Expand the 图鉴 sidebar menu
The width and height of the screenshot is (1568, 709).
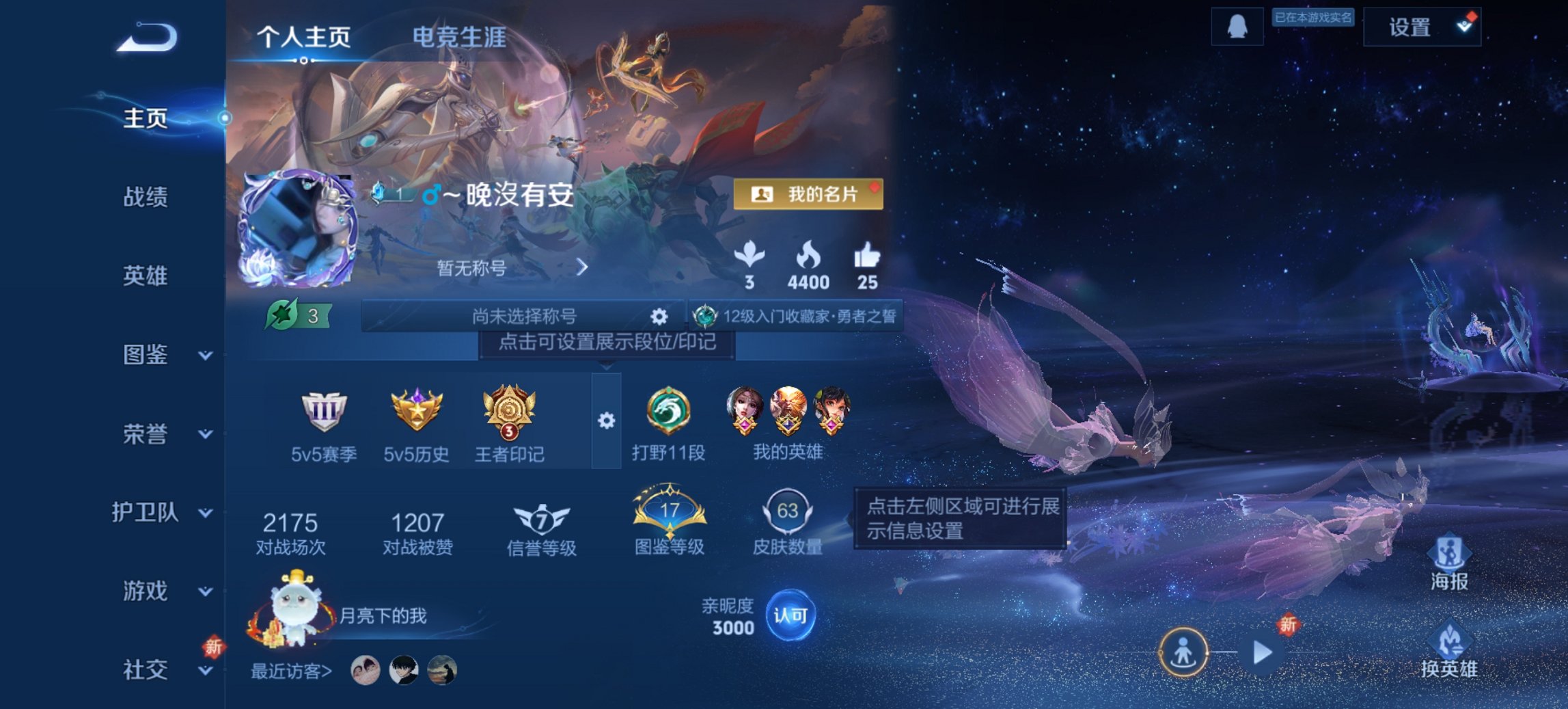point(147,354)
